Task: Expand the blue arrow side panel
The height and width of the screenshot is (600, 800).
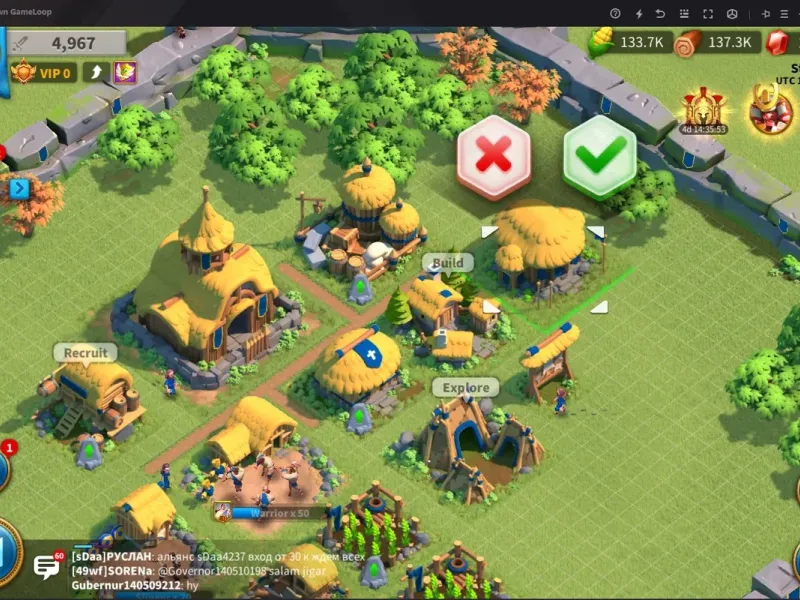Action: [x=18, y=187]
